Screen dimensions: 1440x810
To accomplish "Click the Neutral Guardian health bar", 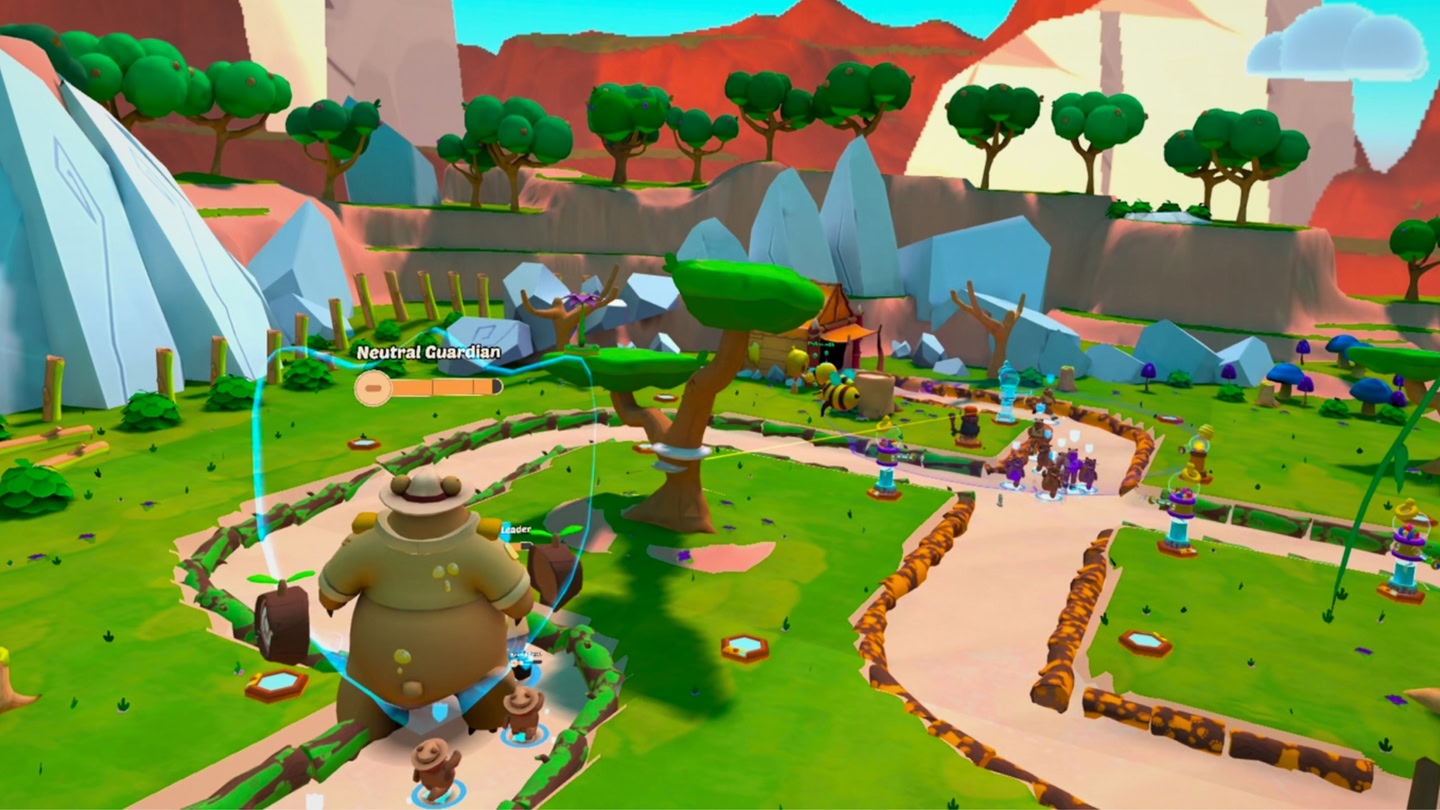I will pos(430,384).
